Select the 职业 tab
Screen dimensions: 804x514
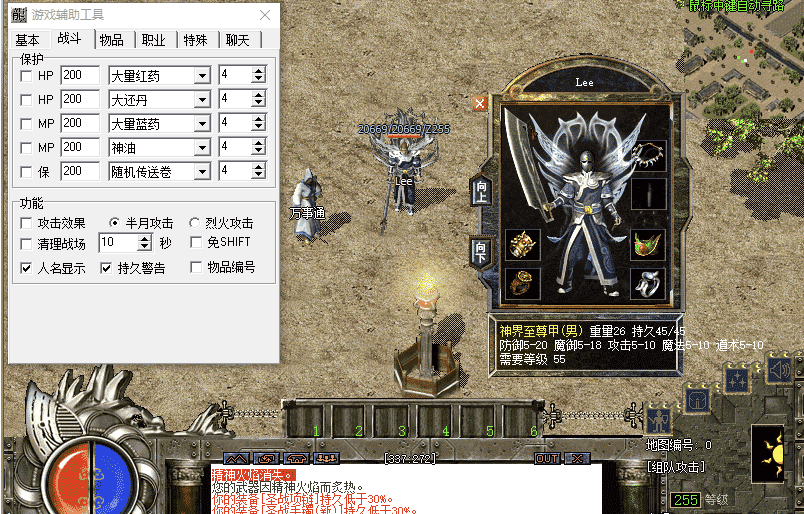[154, 40]
